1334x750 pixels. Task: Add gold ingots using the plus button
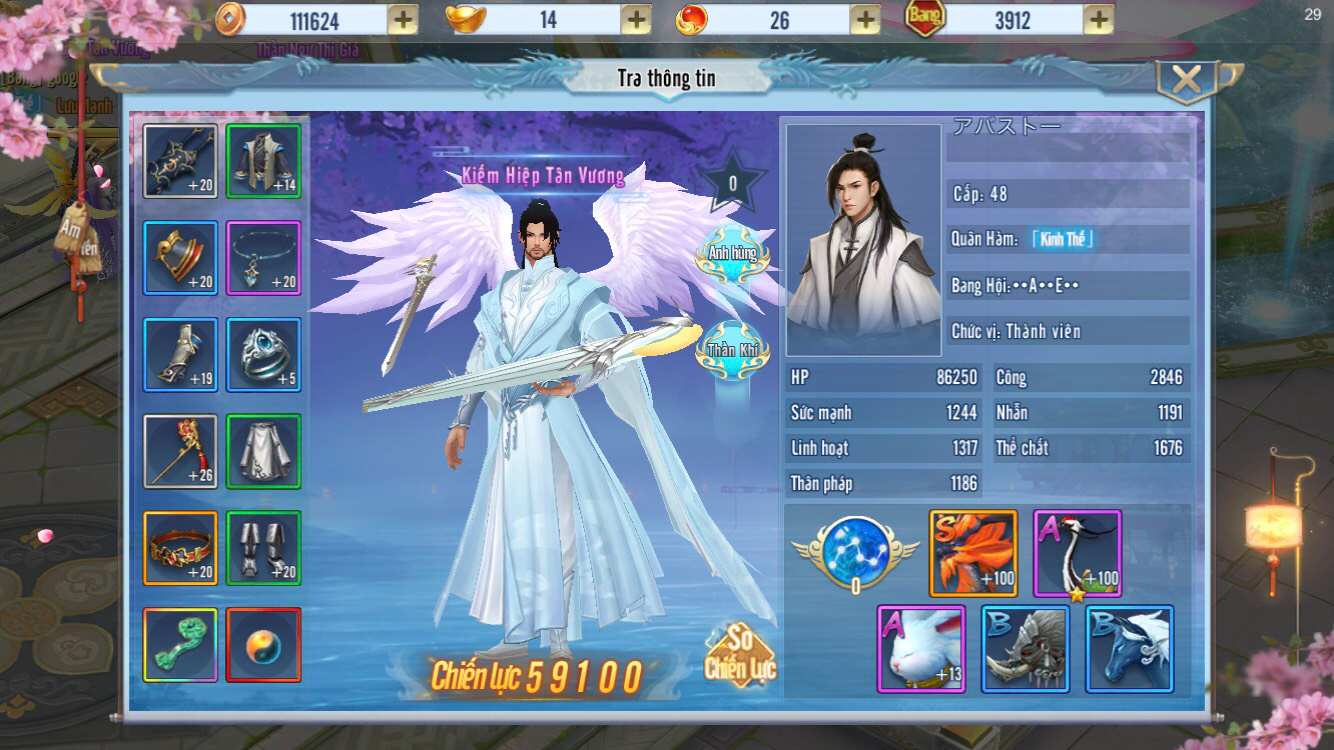(636, 20)
